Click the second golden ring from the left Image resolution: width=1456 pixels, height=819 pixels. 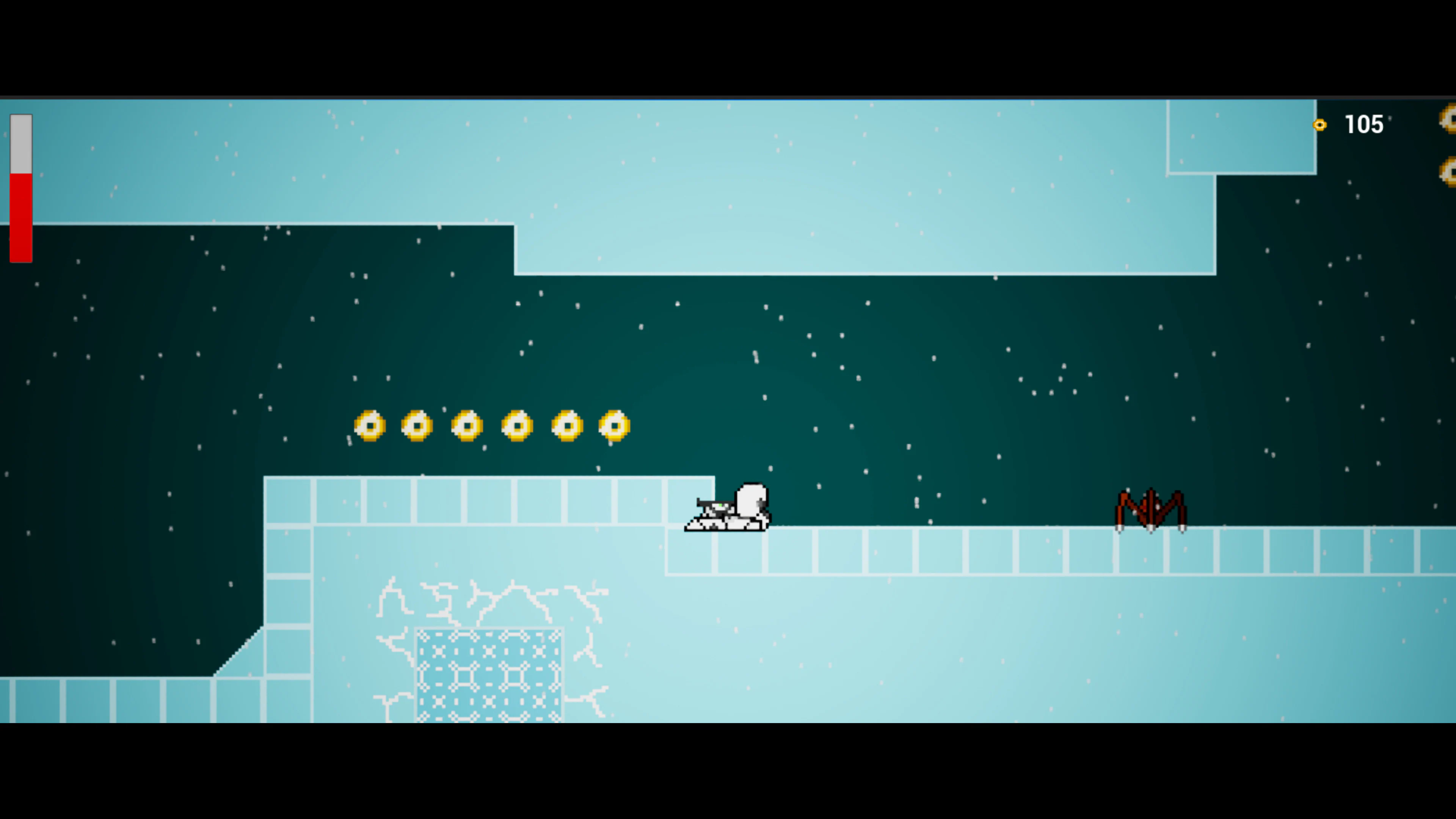coord(417,427)
